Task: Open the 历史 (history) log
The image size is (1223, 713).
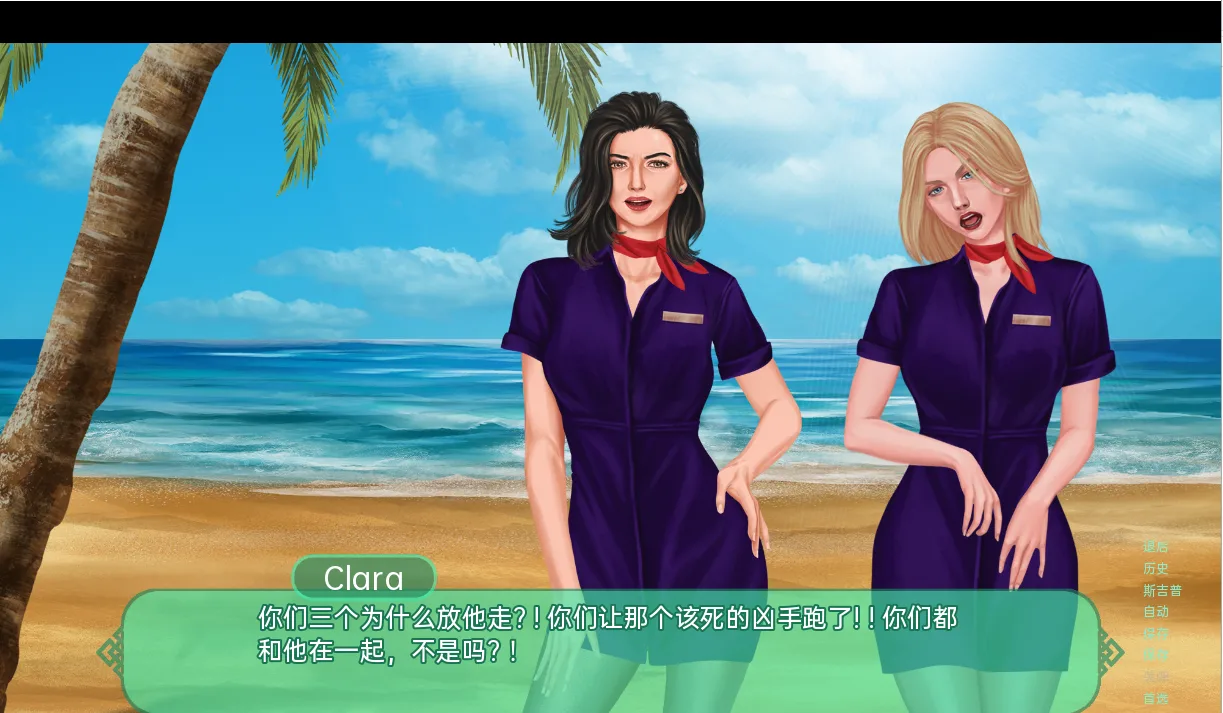Action: point(1155,568)
